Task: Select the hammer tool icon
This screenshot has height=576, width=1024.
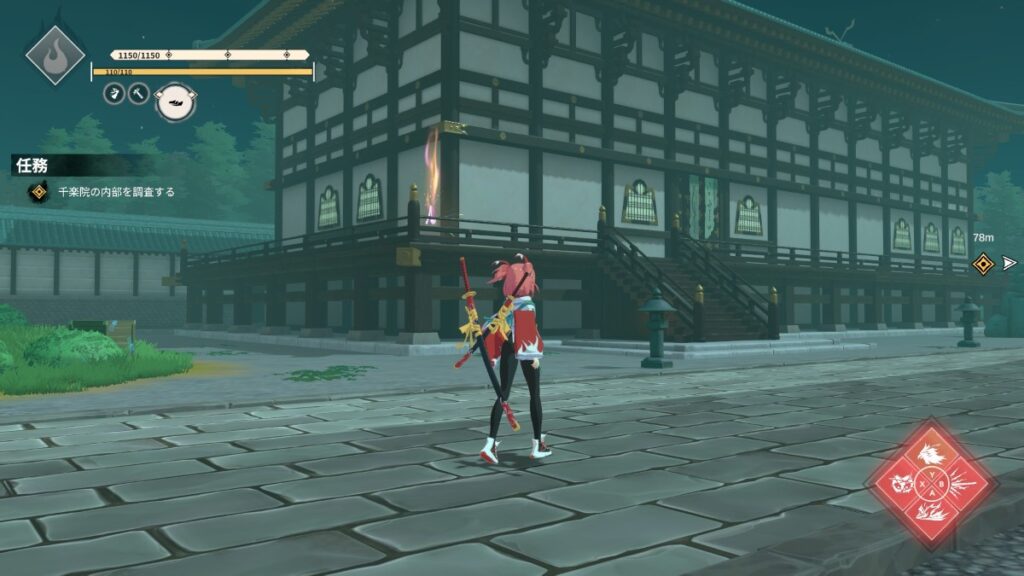Action: tap(138, 93)
